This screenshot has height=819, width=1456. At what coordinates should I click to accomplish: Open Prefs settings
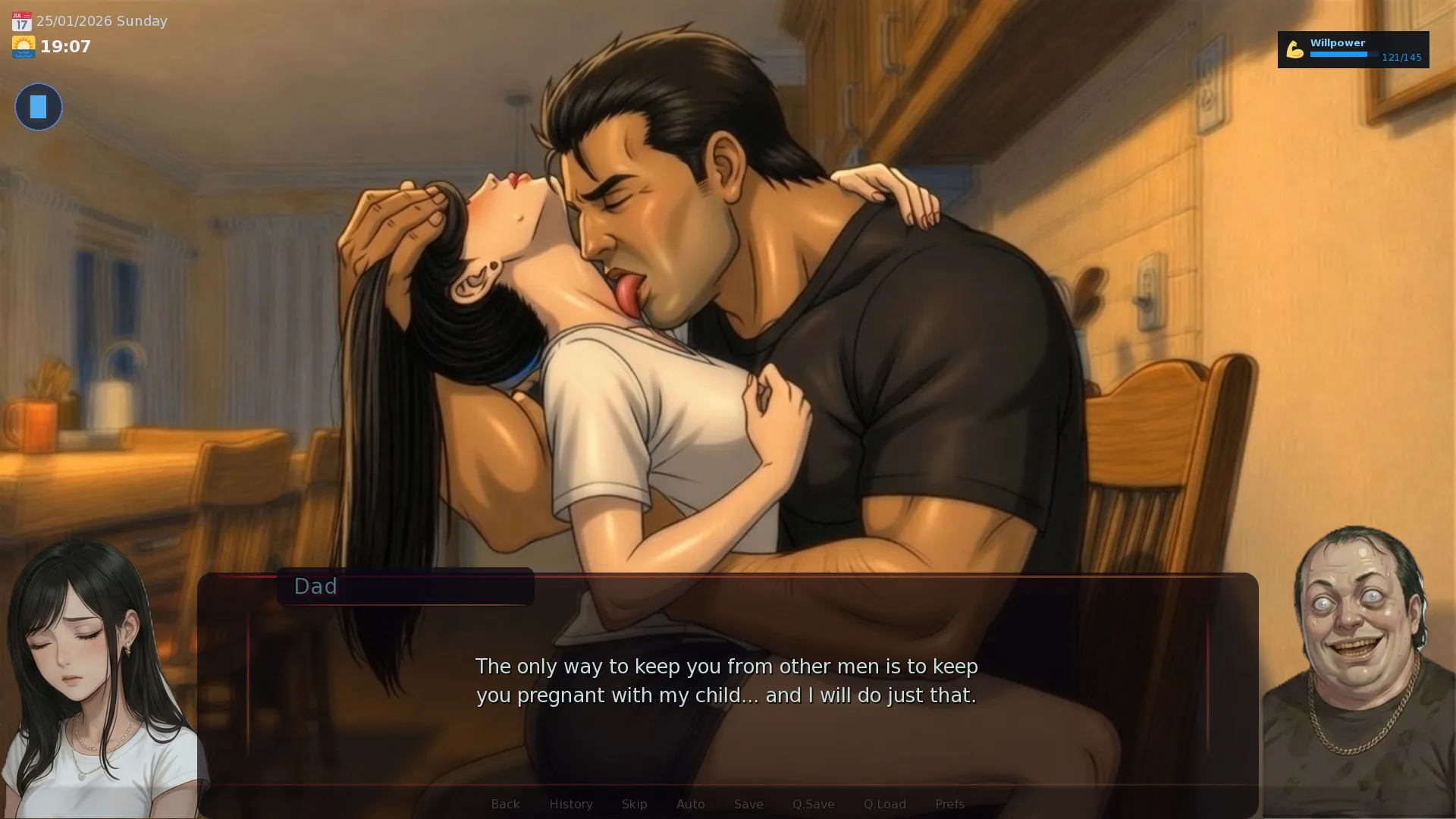[949, 804]
